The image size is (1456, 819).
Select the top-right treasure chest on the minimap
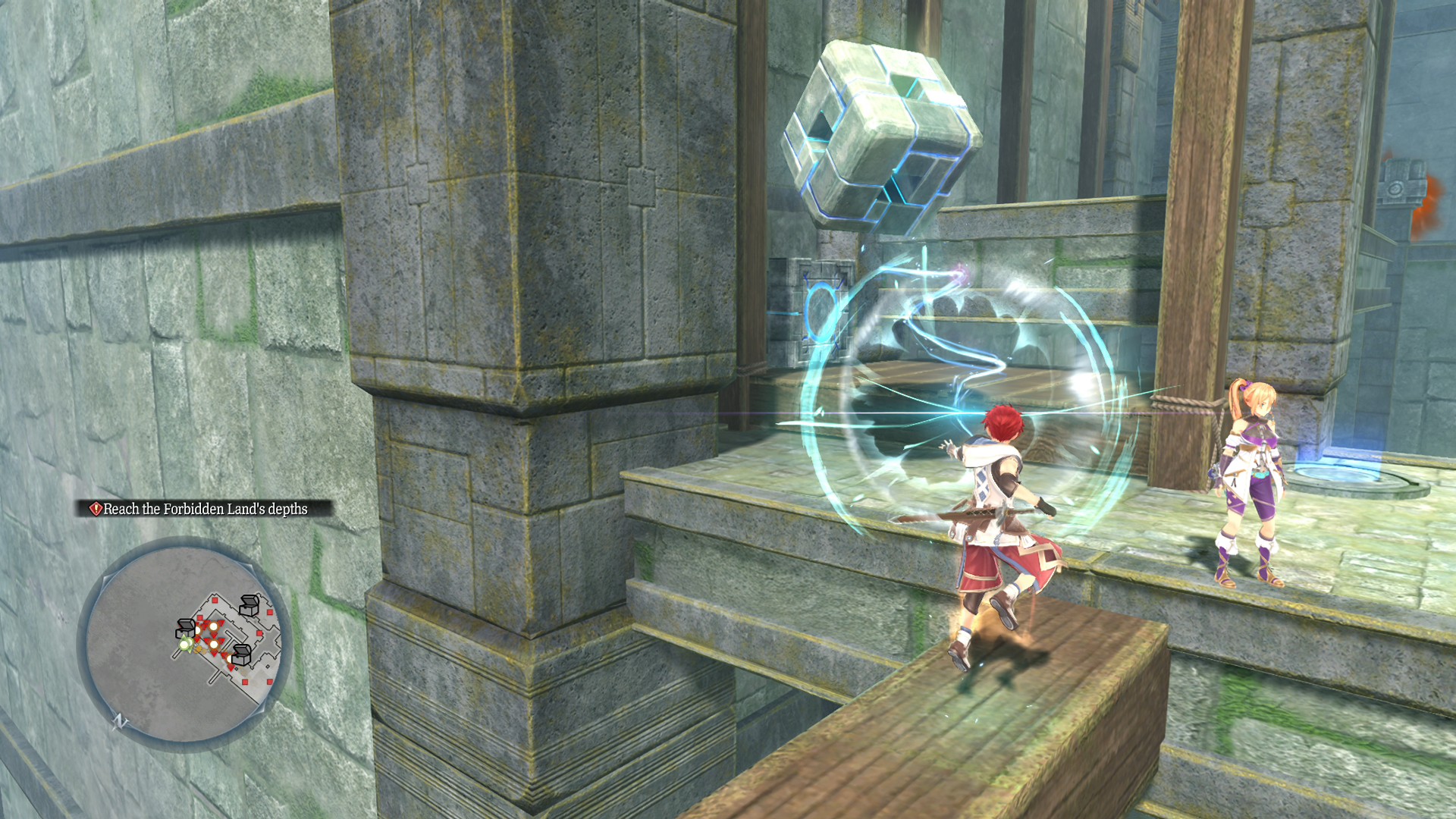249,604
